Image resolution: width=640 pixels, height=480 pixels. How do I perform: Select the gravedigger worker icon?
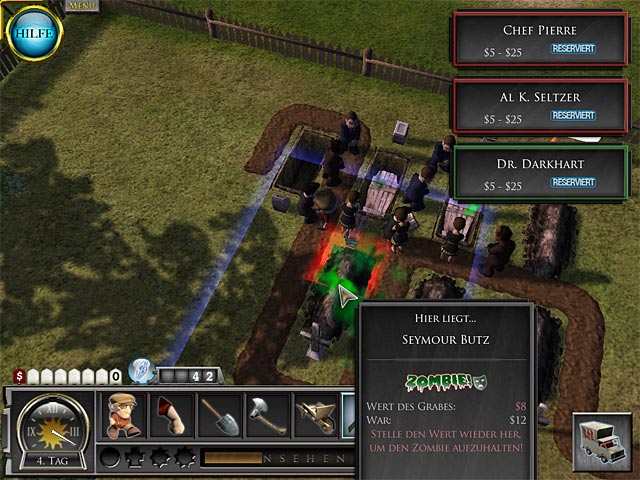[x=121, y=415]
